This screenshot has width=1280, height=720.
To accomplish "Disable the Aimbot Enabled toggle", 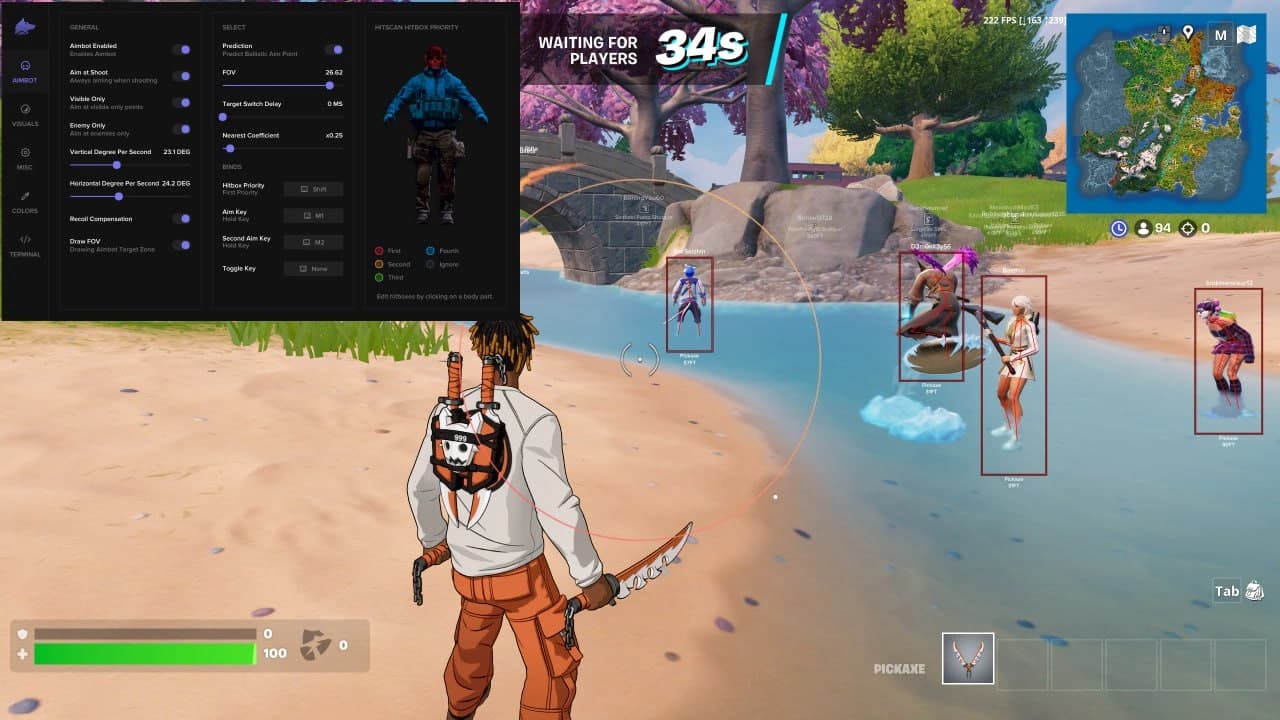I will (183, 48).
